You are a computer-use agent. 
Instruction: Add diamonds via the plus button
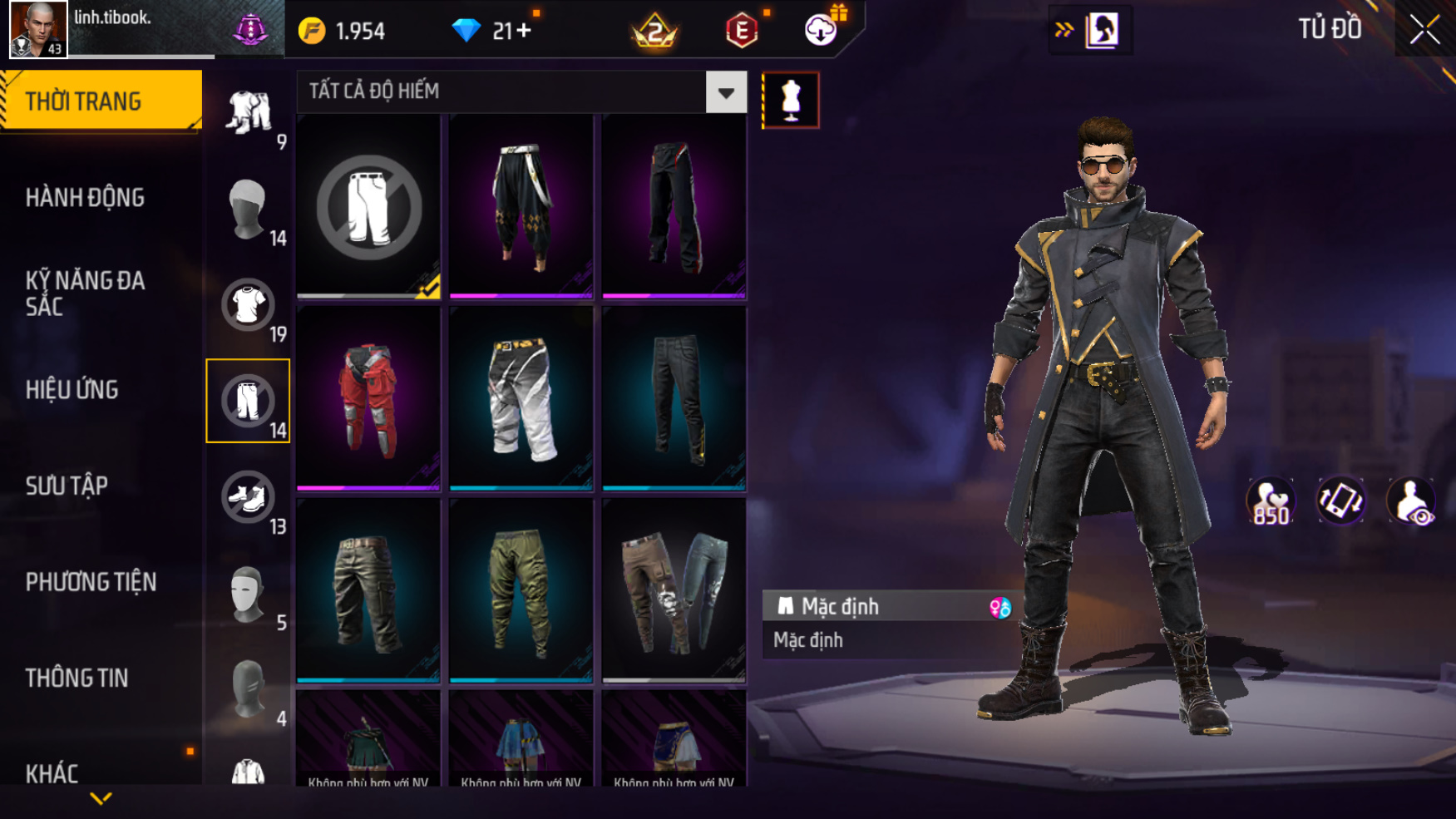click(524, 31)
